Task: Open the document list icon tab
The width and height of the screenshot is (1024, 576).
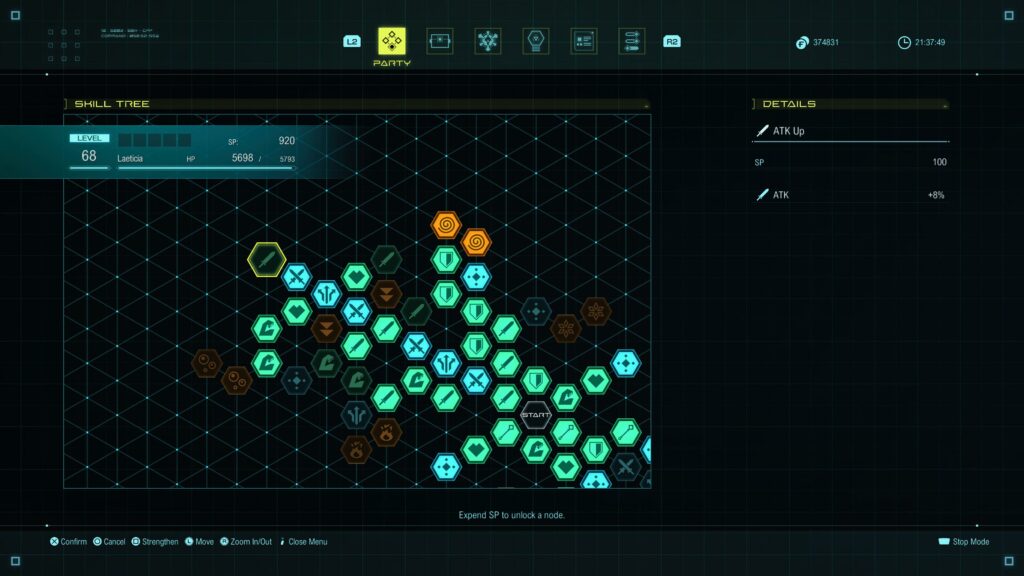Action: pos(584,41)
